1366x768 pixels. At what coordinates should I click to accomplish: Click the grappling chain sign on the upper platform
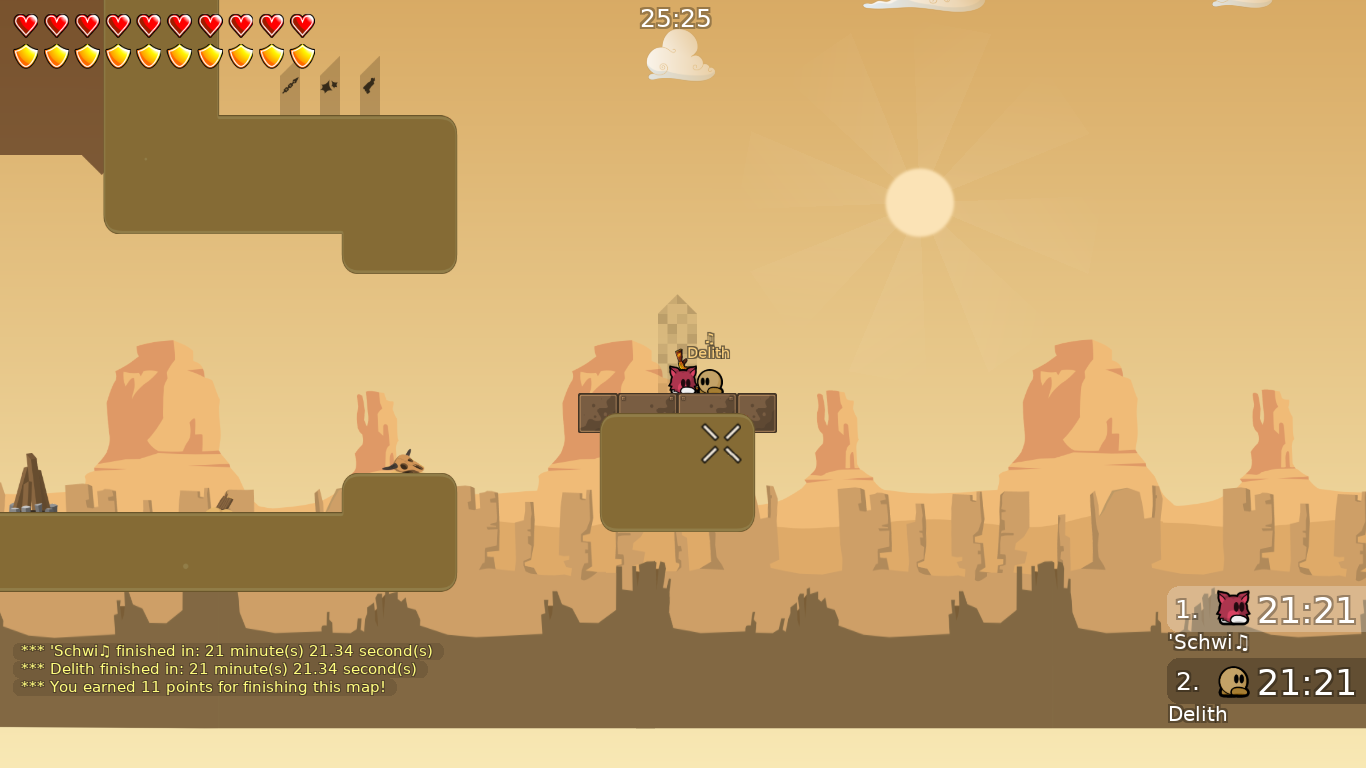click(x=290, y=87)
